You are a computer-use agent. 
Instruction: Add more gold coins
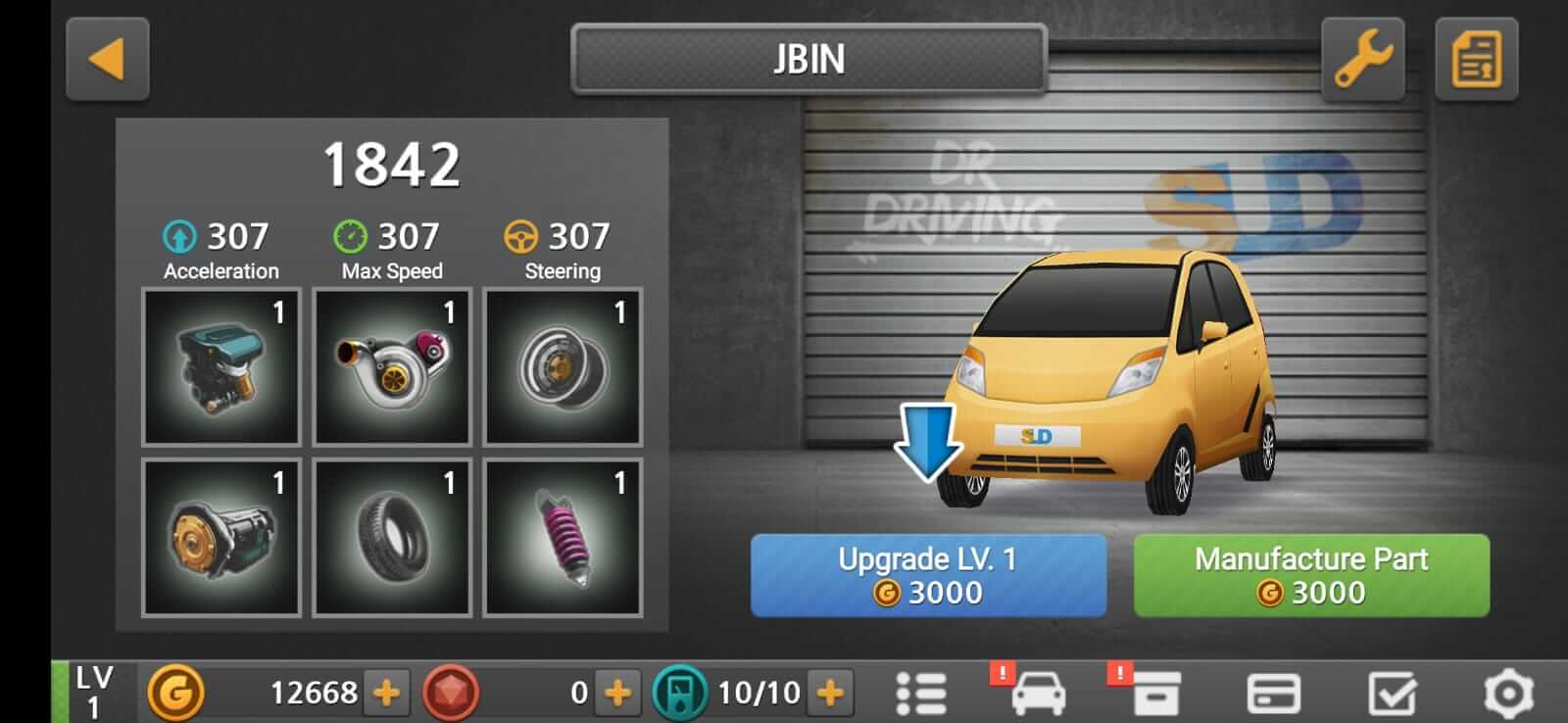384,693
